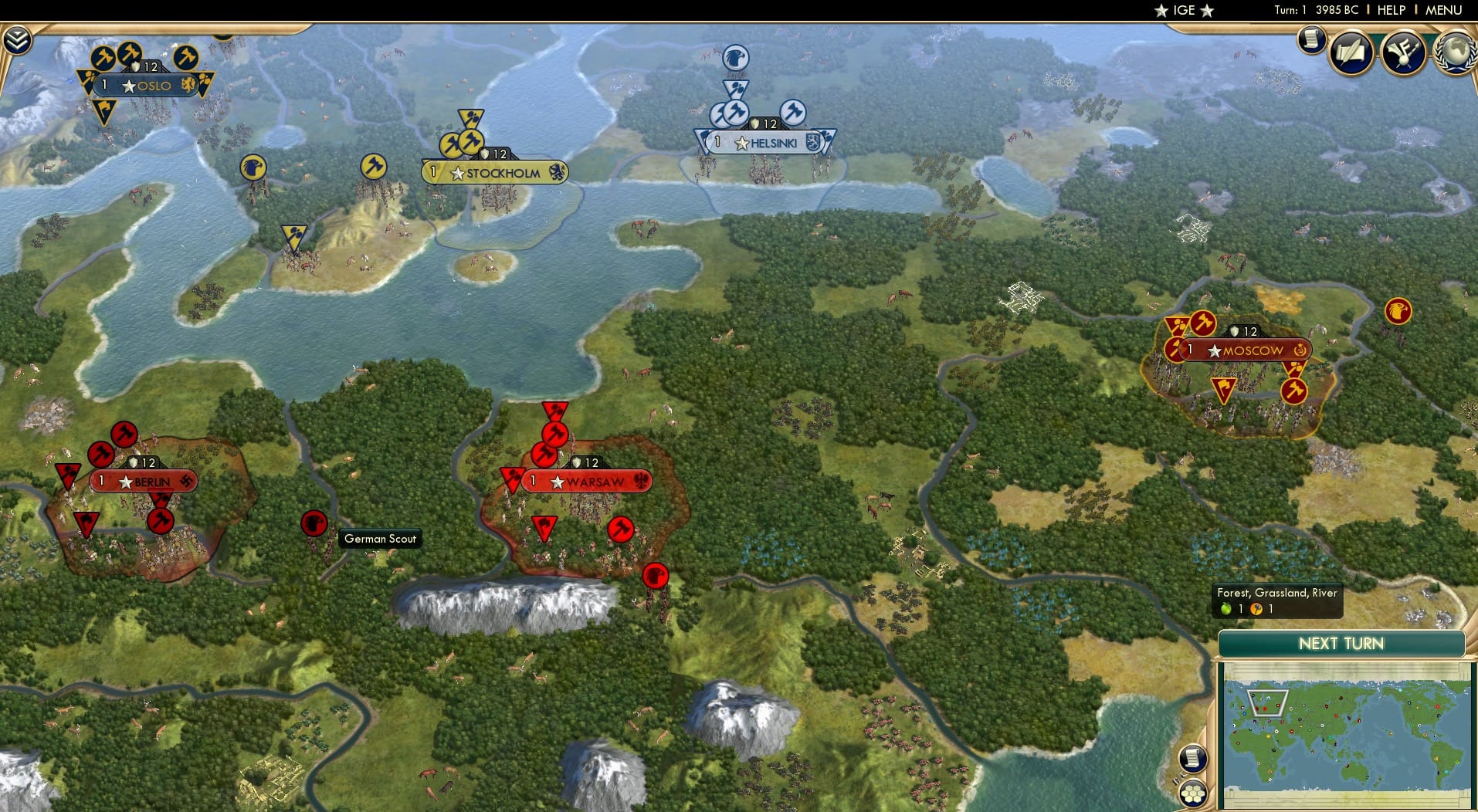Open the Warsaw city banner
Image resolution: width=1478 pixels, height=812 pixels.
[591, 481]
